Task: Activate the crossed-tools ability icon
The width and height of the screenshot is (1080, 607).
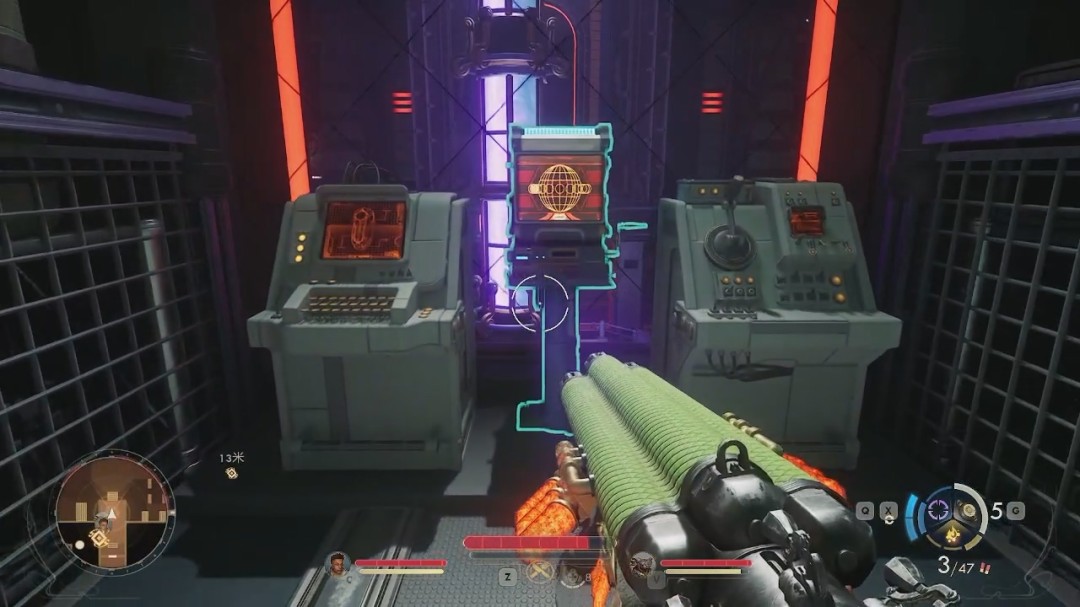Action: (x=540, y=574)
